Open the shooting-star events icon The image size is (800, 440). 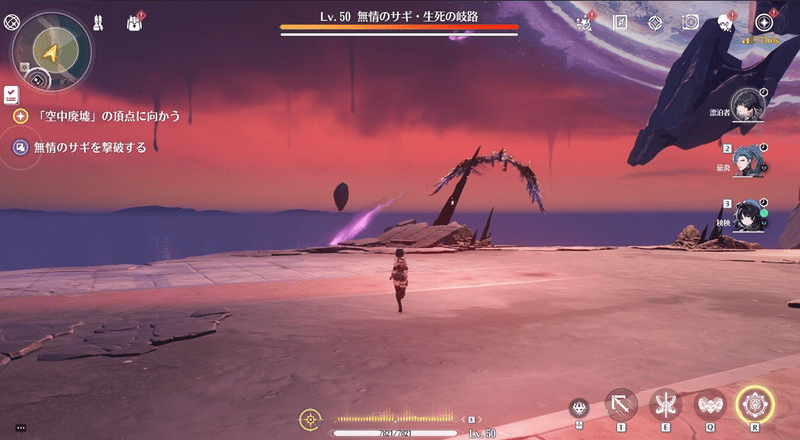tap(584, 21)
